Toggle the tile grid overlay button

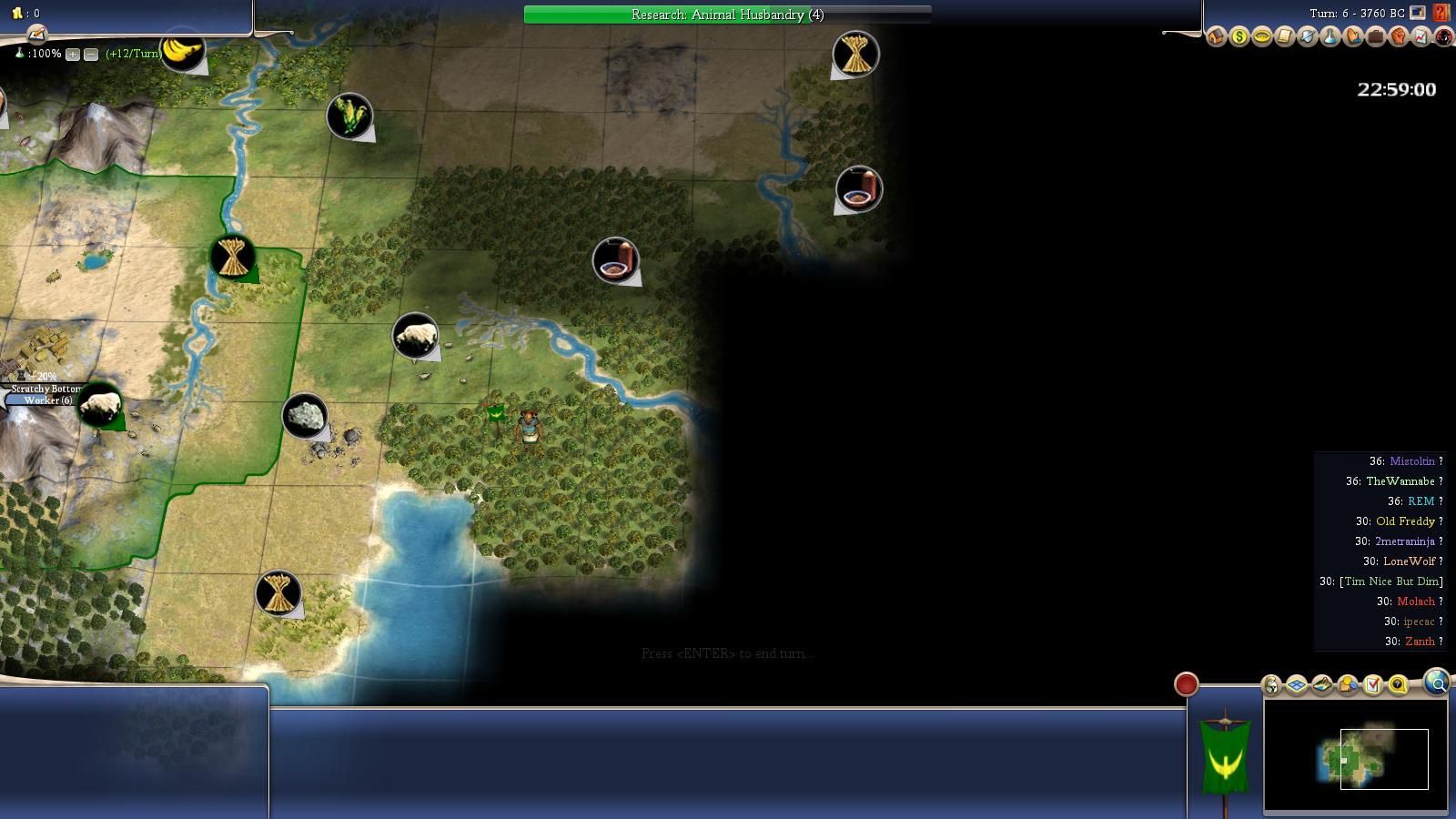pos(1297,684)
